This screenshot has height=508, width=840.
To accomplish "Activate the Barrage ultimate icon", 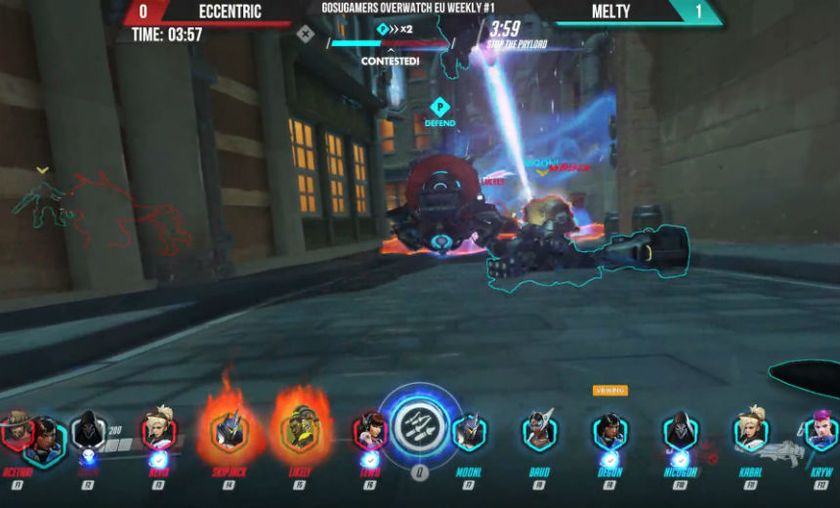I will [x=420, y=427].
